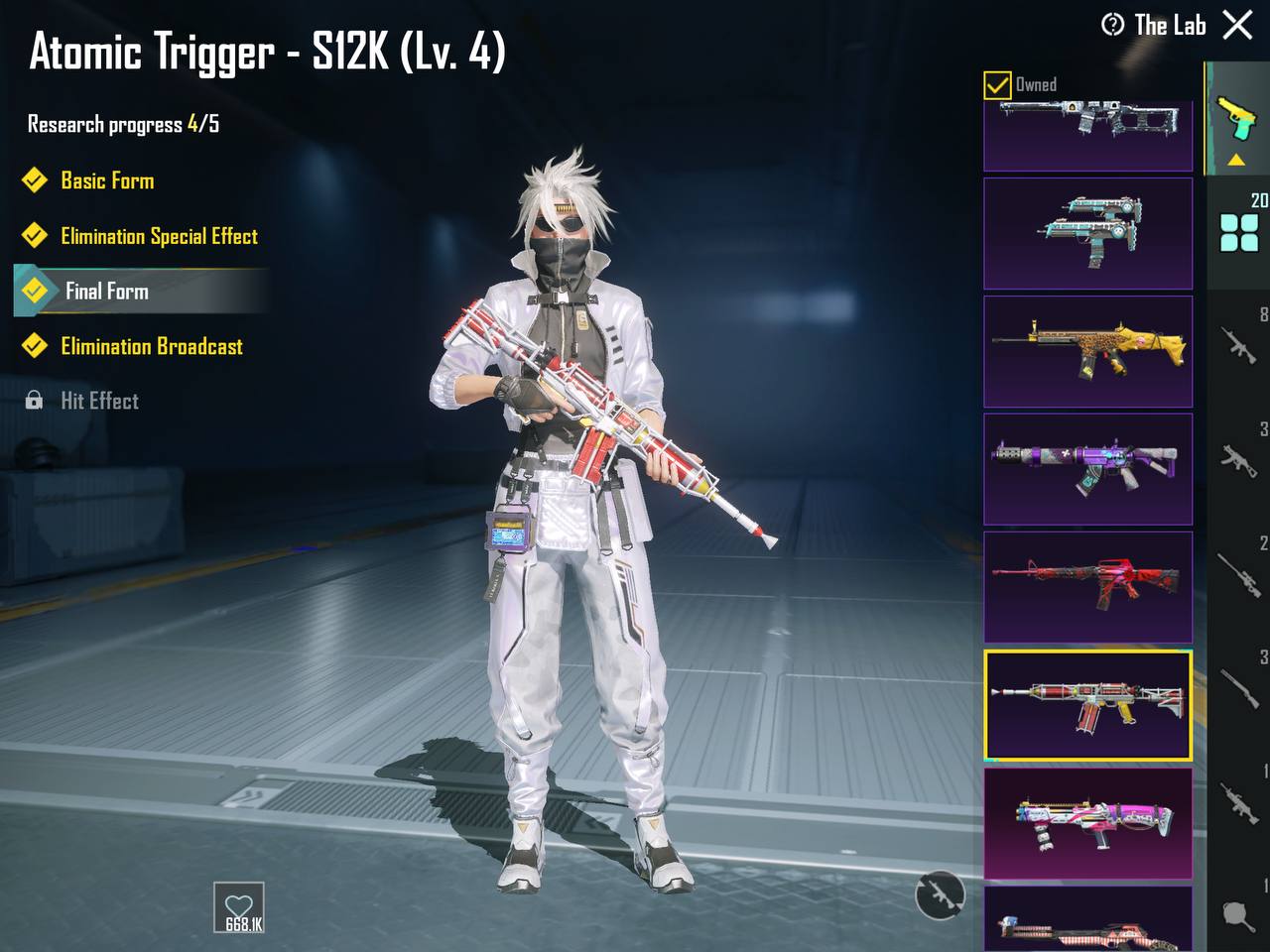1270x952 pixels.
Task: Pick the pink and white rifle skin
Action: click(1087, 823)
